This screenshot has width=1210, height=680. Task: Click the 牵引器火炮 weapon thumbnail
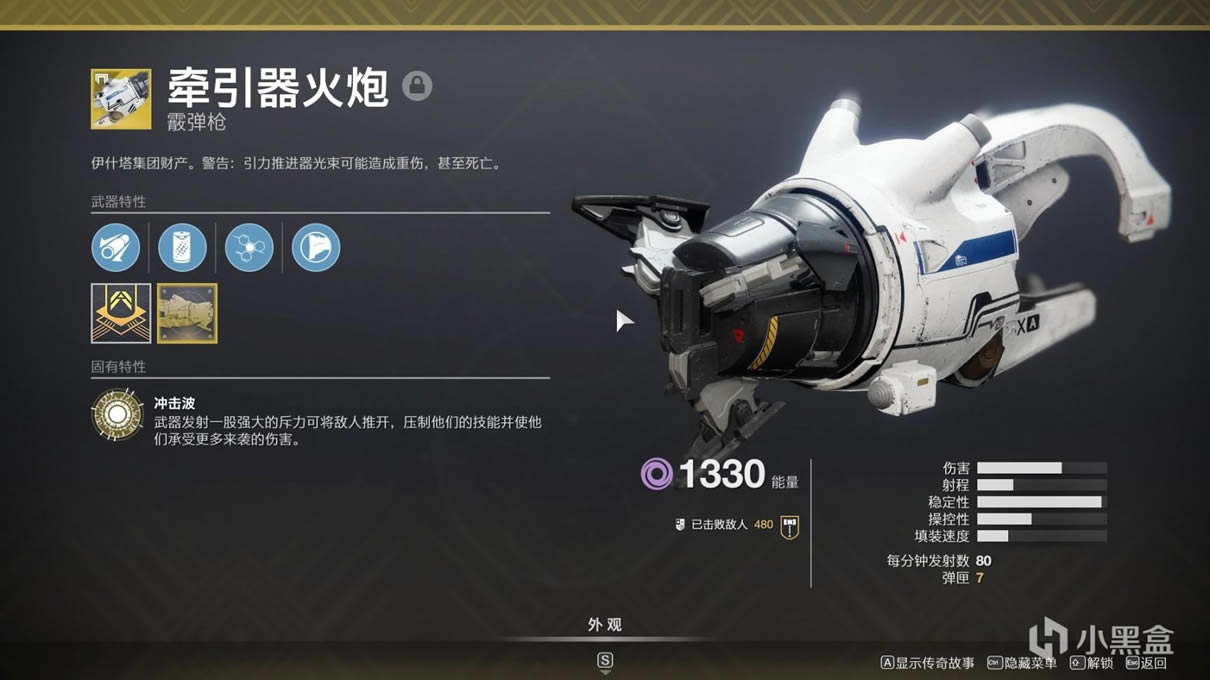tap(121, 99)
